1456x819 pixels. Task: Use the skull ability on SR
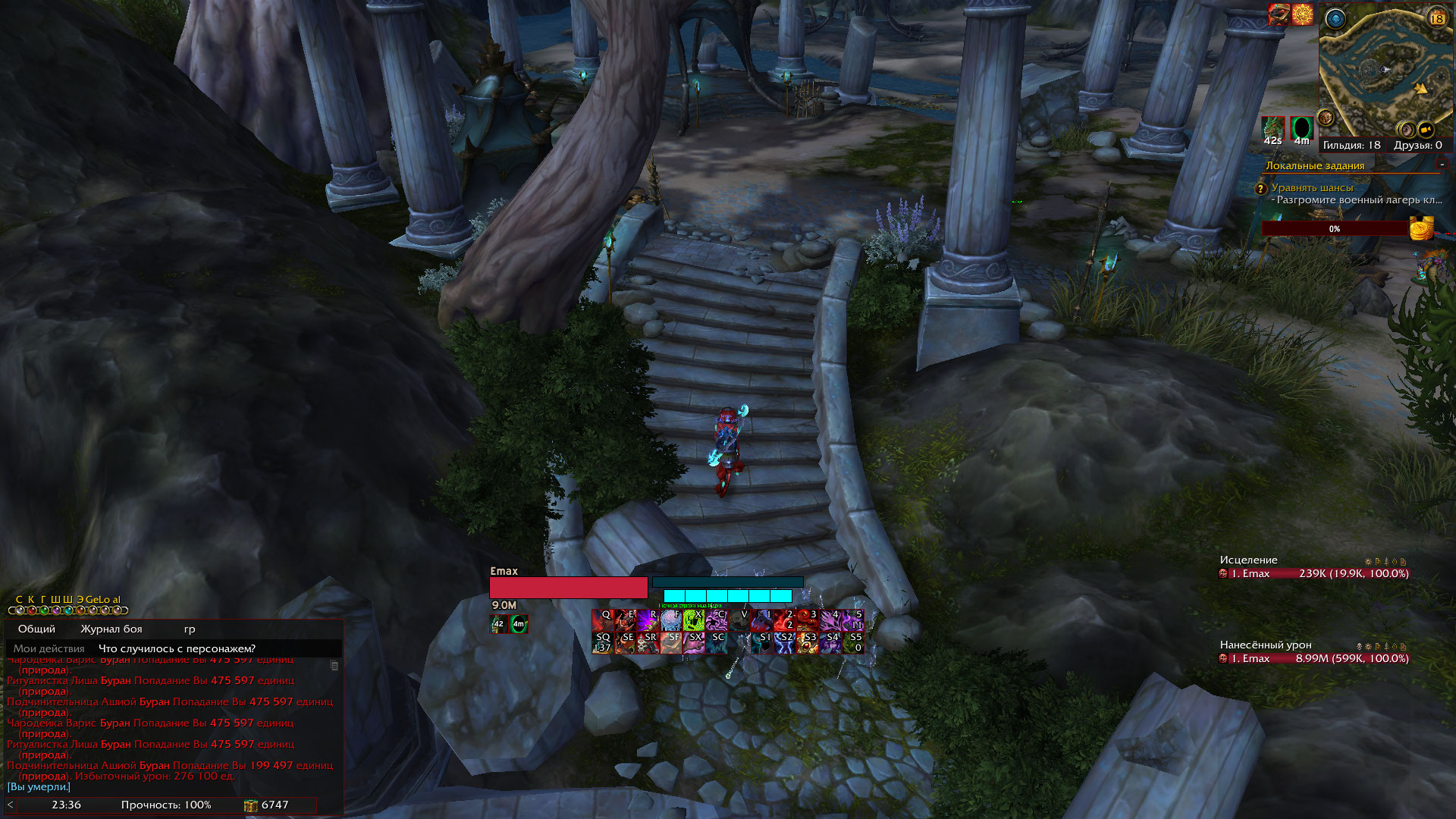[648, 643]
